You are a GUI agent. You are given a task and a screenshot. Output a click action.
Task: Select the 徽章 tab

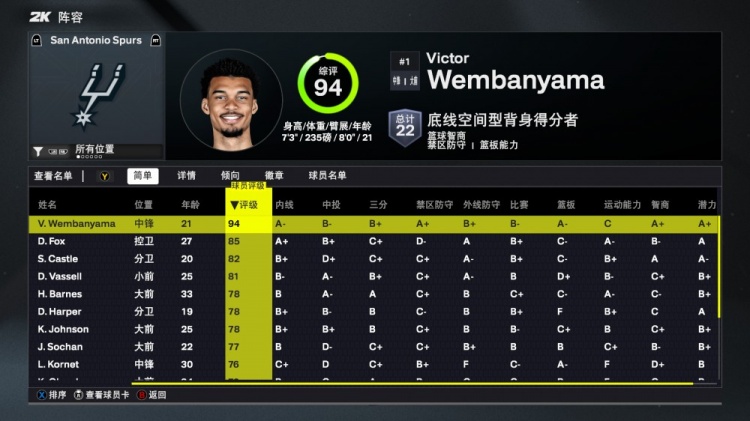click(x=273, y=175)
